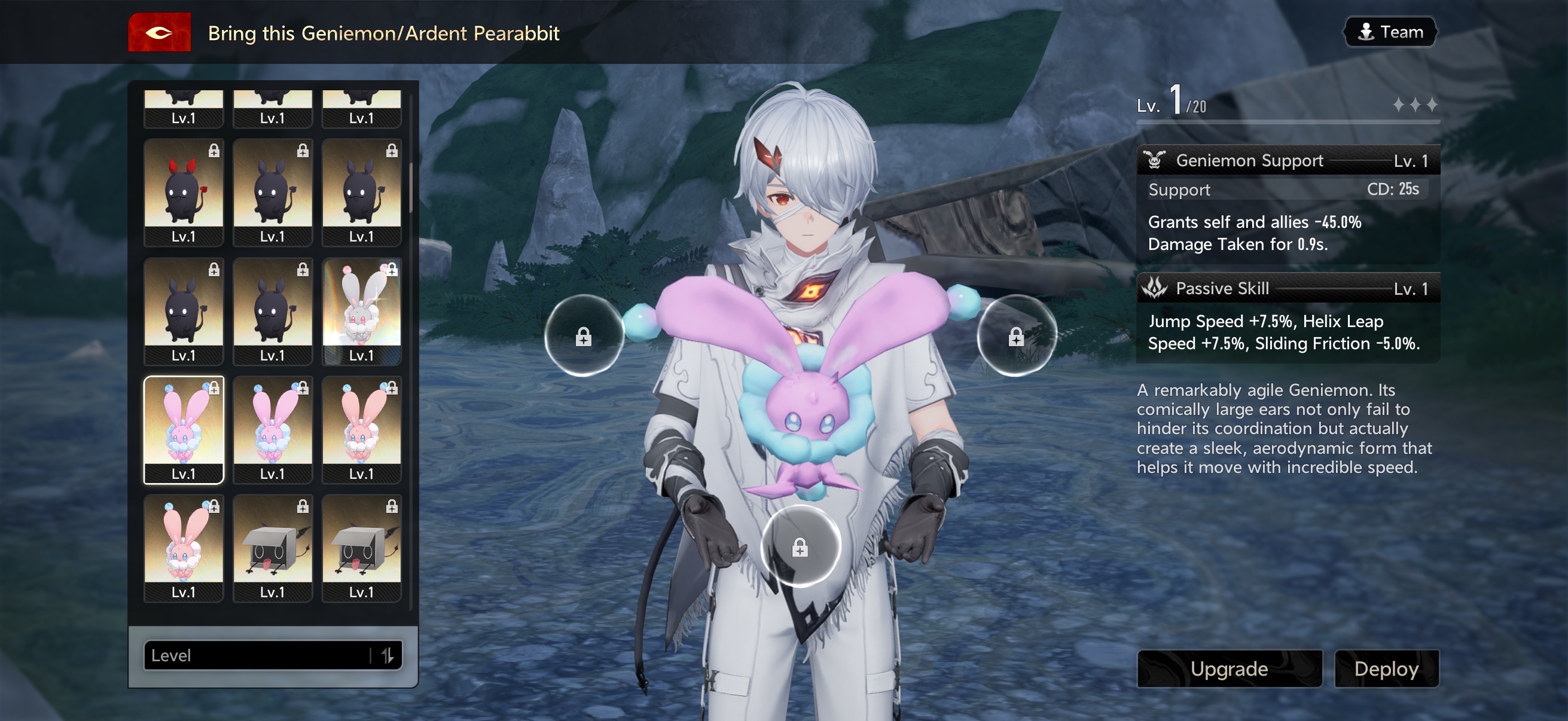Click the highlighted pink Pearabbit tile
Screen dimensions: 1568x721
click(183, 430)
